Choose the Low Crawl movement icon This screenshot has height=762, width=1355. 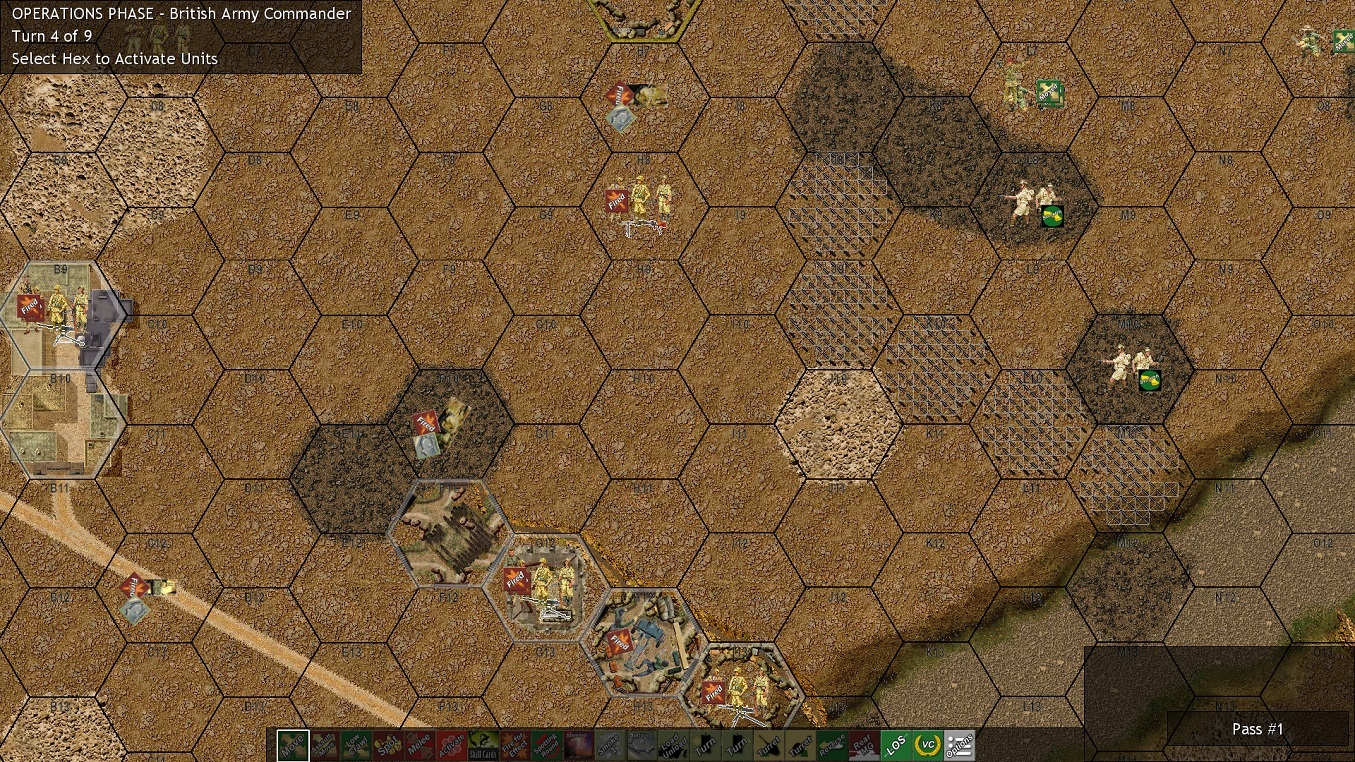tap(355, 746)
